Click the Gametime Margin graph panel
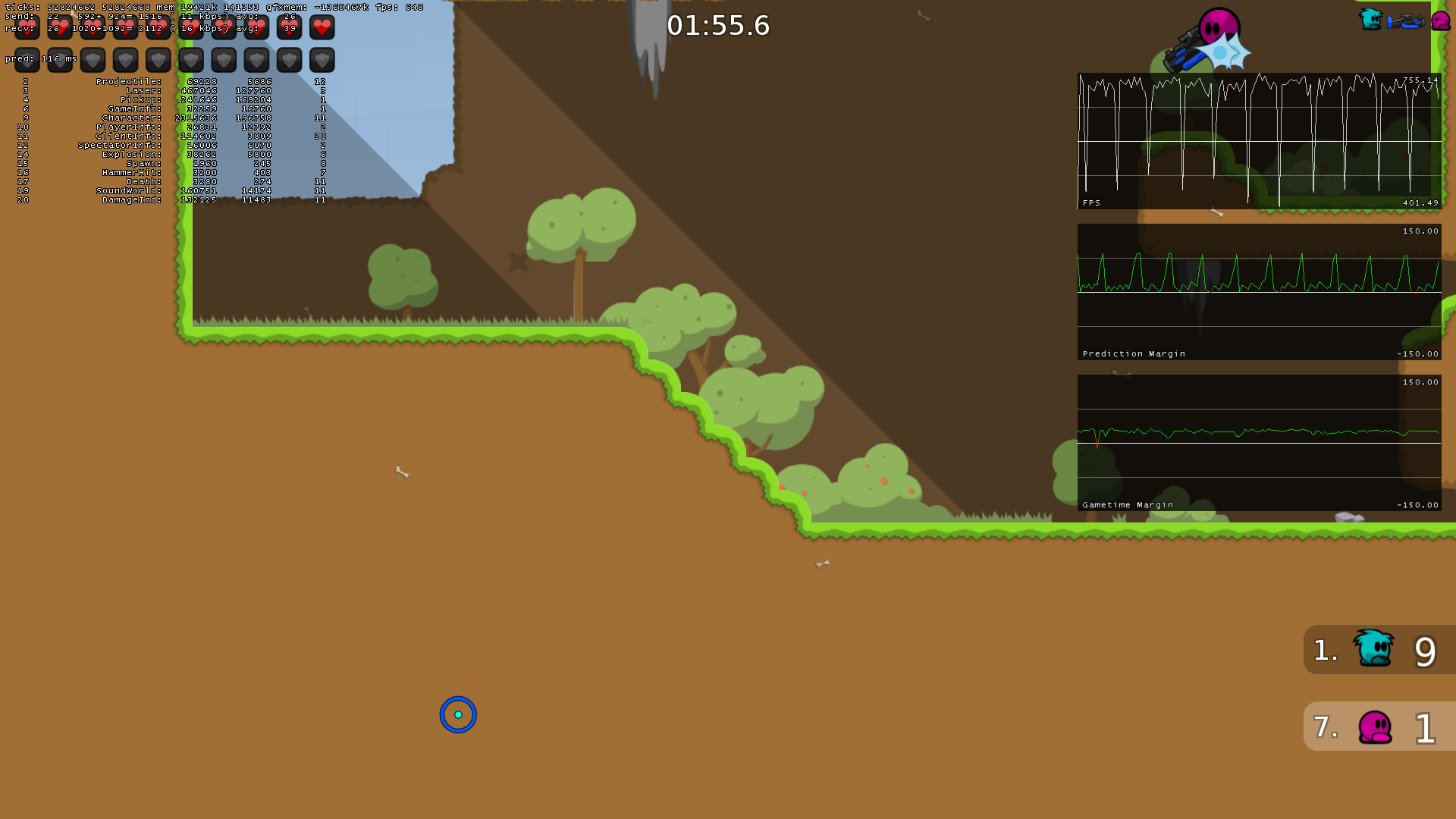This screenshot has width=1456, height=819. (1259, 443)
